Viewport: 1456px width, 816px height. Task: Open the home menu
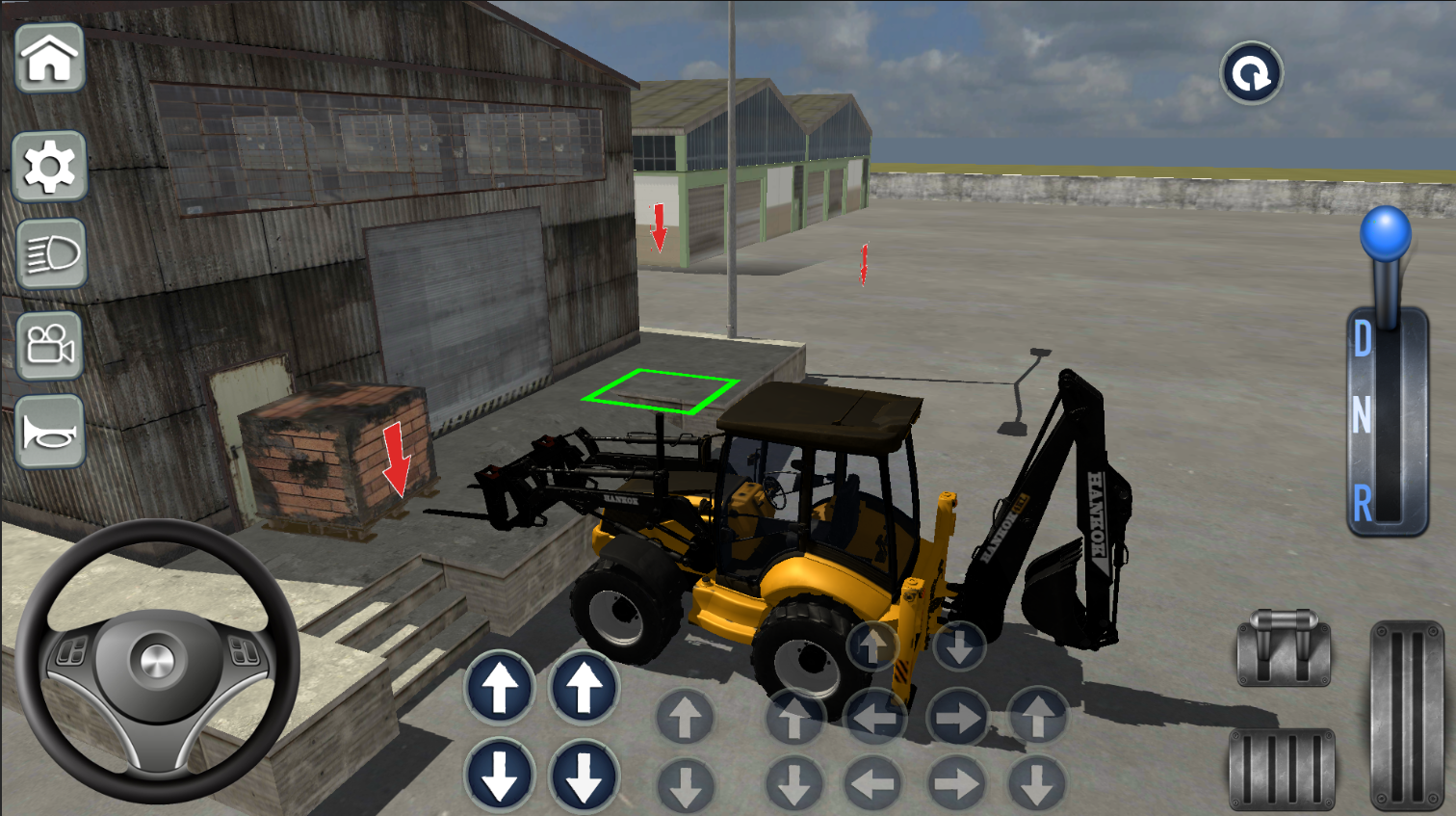pos(50,60)
